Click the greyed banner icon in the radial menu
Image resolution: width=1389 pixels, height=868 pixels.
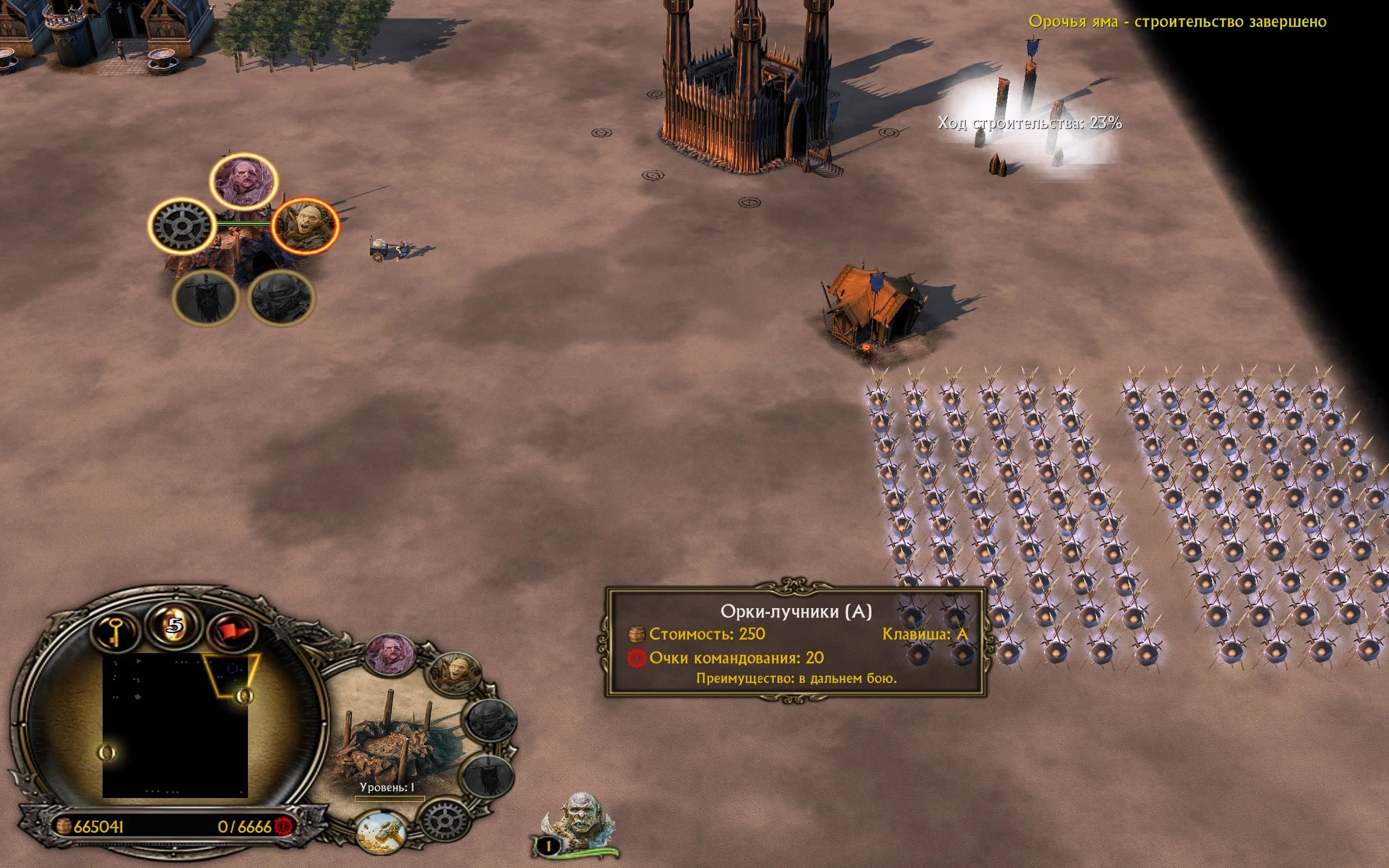tap(205, 297)
